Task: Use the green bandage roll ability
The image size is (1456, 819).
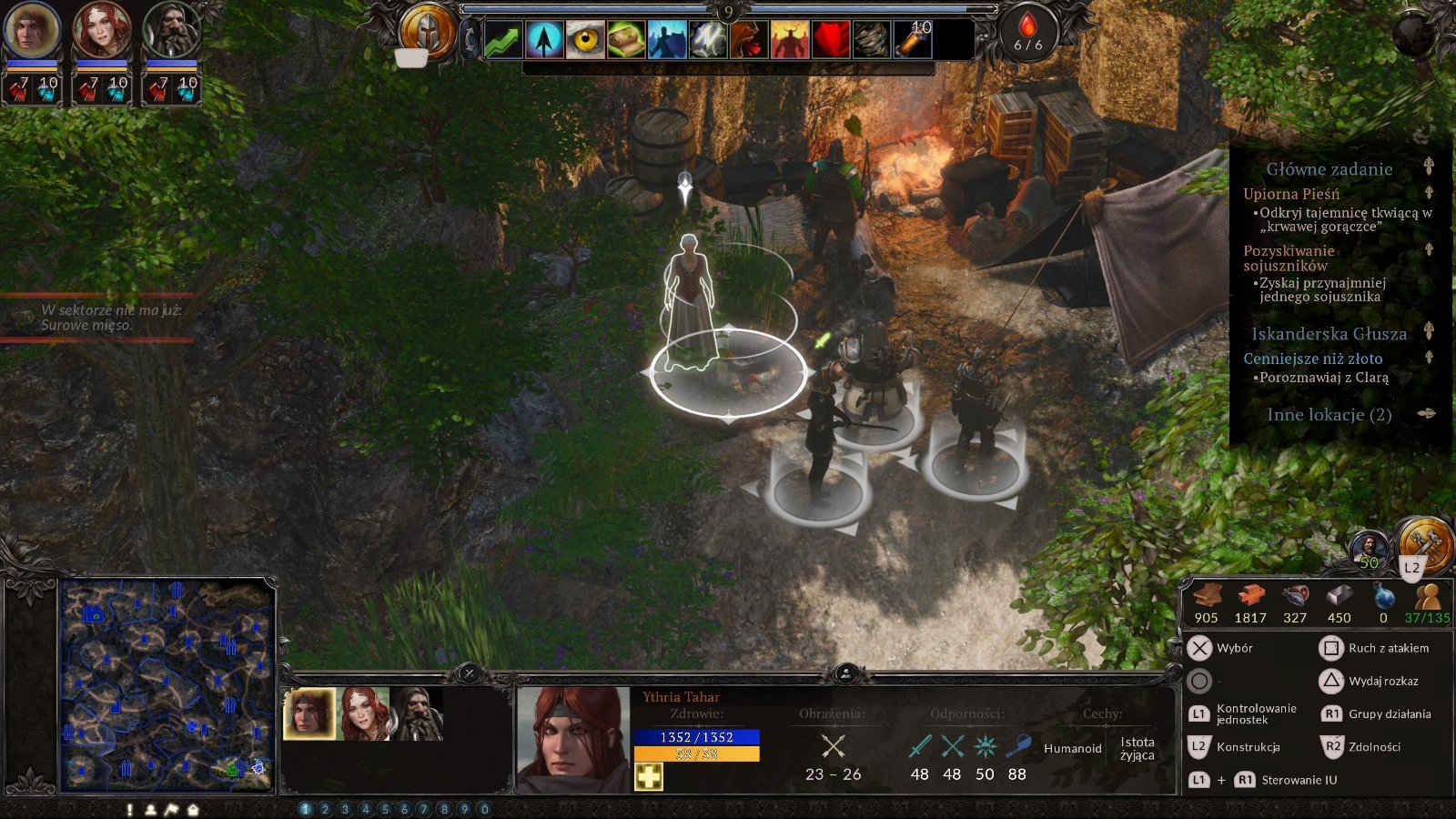Action: pyautogui.click(x=626, y=40)
